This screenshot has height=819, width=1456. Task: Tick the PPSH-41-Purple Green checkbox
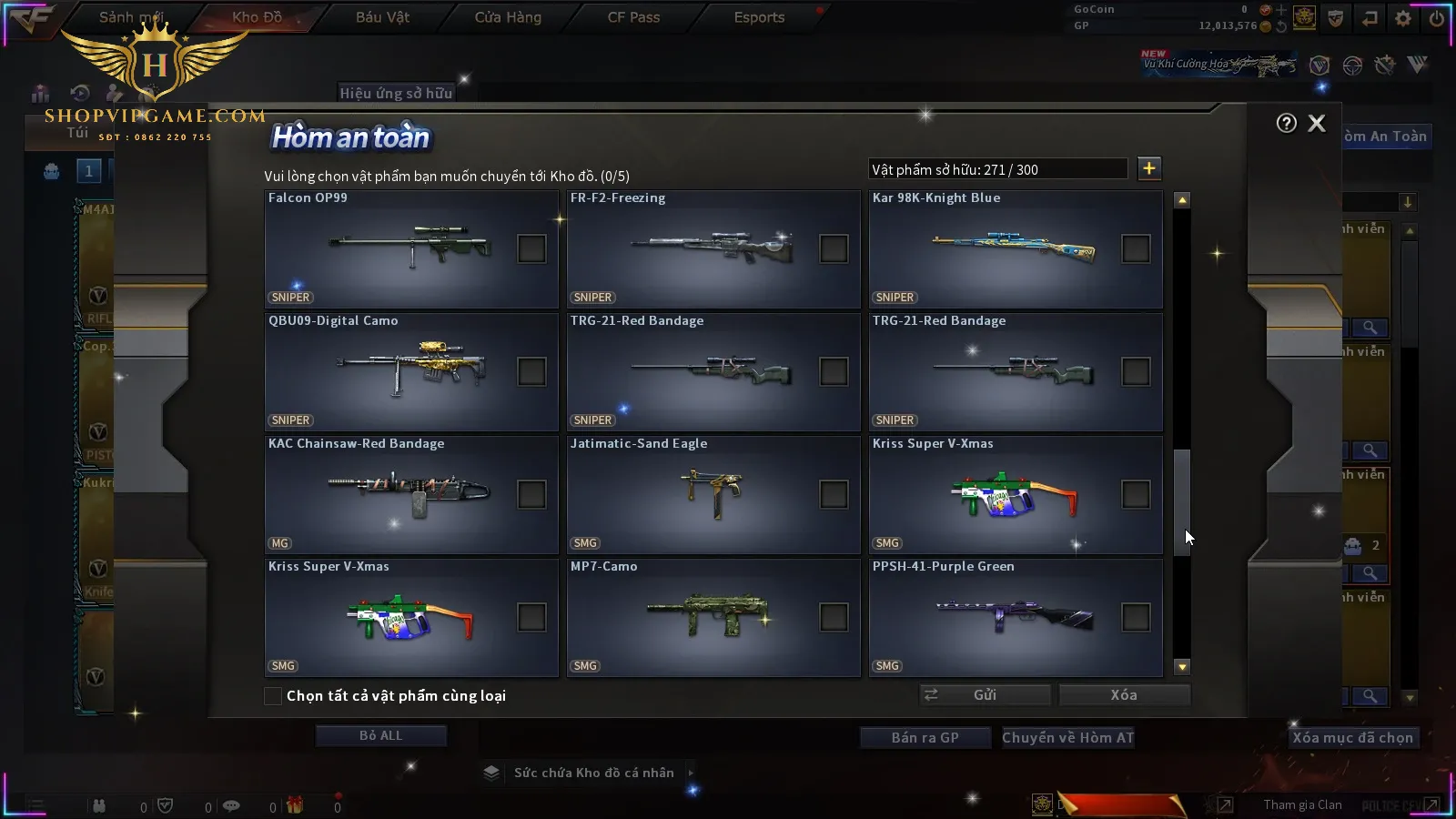[x=1136, y=617]
